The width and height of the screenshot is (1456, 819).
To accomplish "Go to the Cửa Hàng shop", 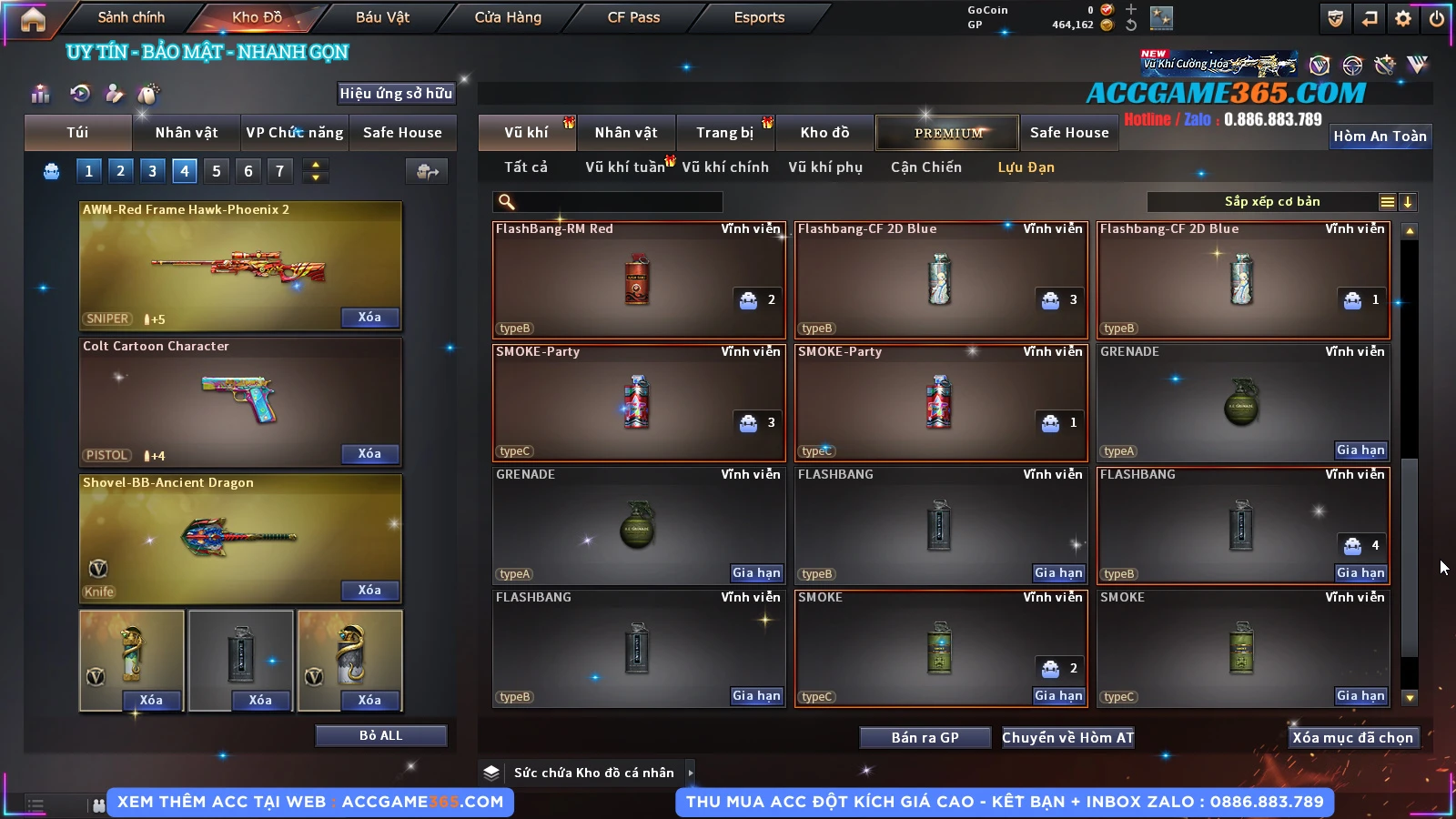I will coord(508,17).
